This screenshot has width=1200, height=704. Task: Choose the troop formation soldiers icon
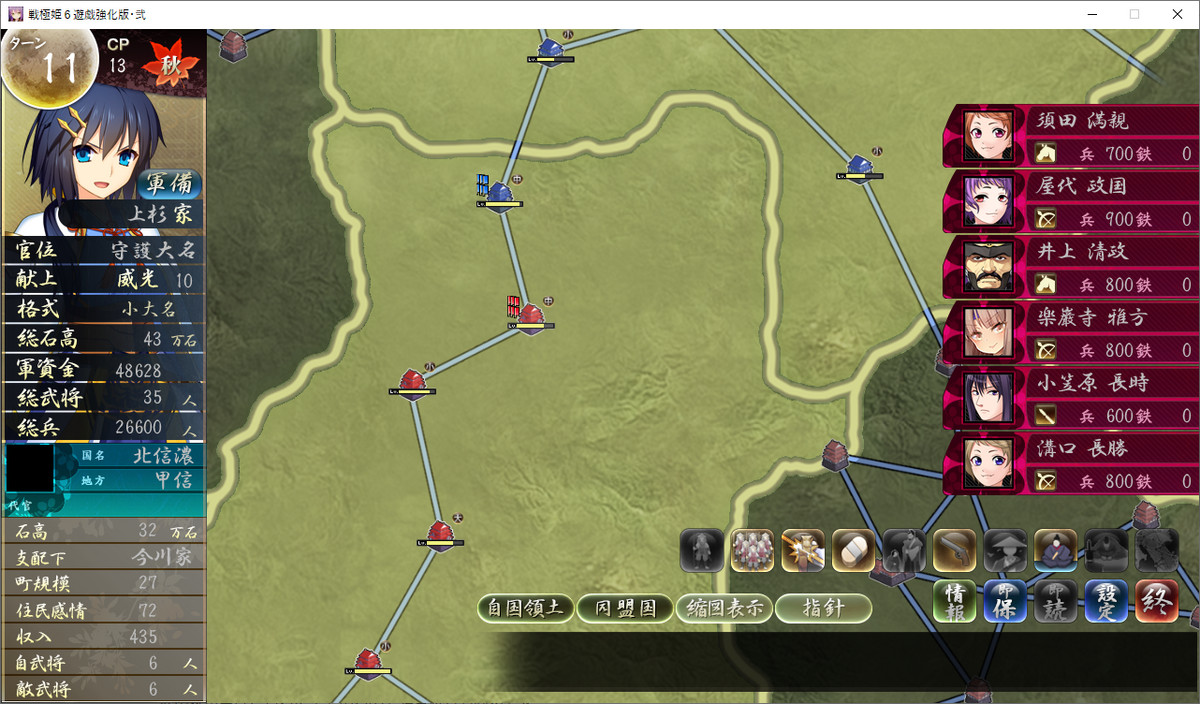click(x=752, y=550)
